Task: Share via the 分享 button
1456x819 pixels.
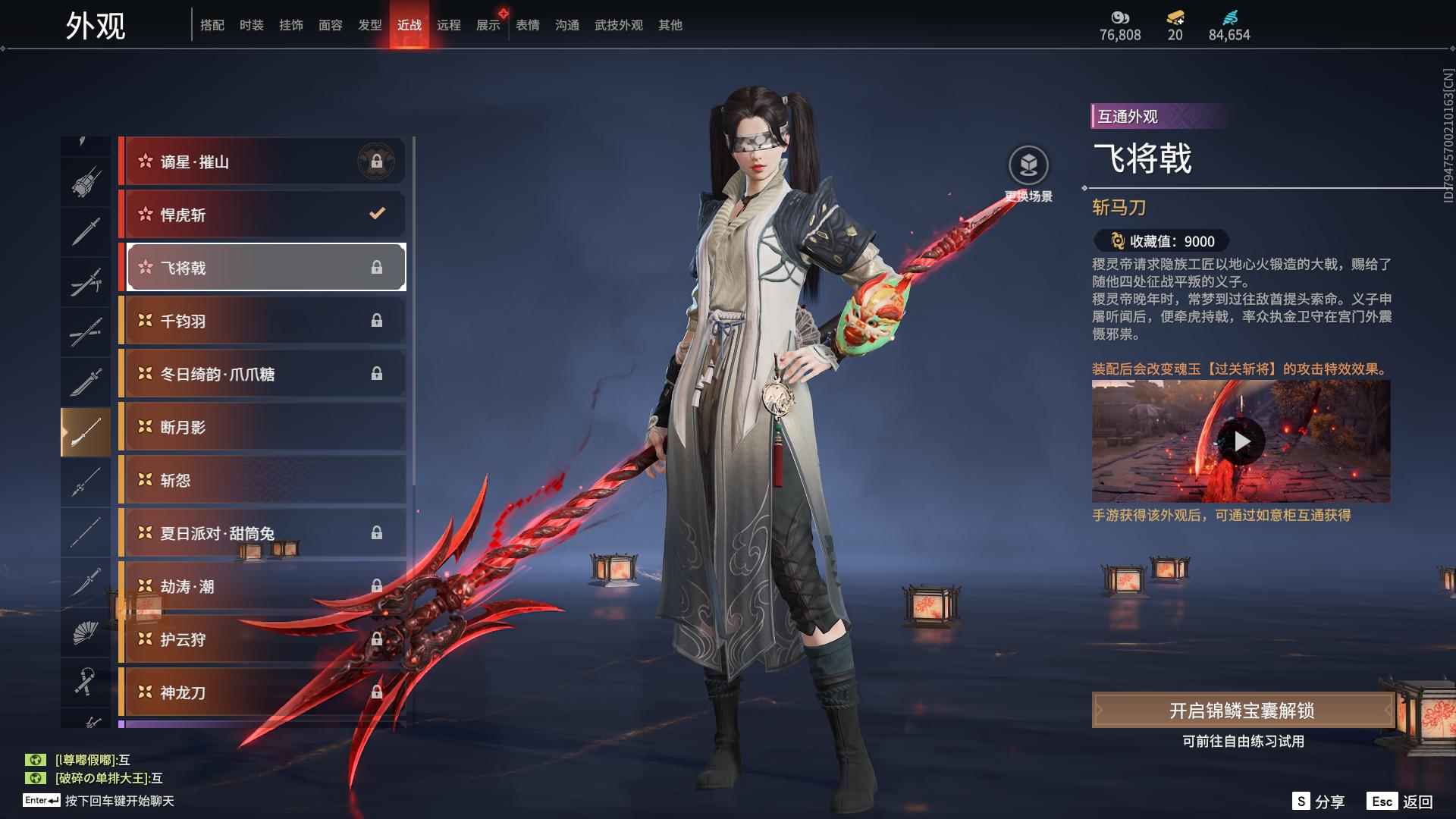Action: [1318, 802]
